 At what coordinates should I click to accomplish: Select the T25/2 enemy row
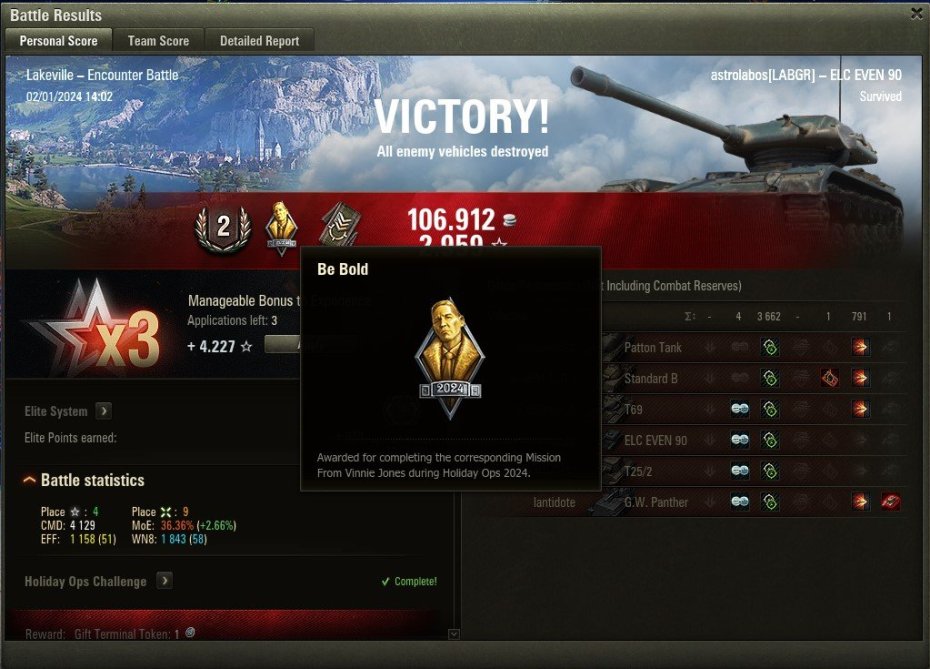click(x=641, y=472)
